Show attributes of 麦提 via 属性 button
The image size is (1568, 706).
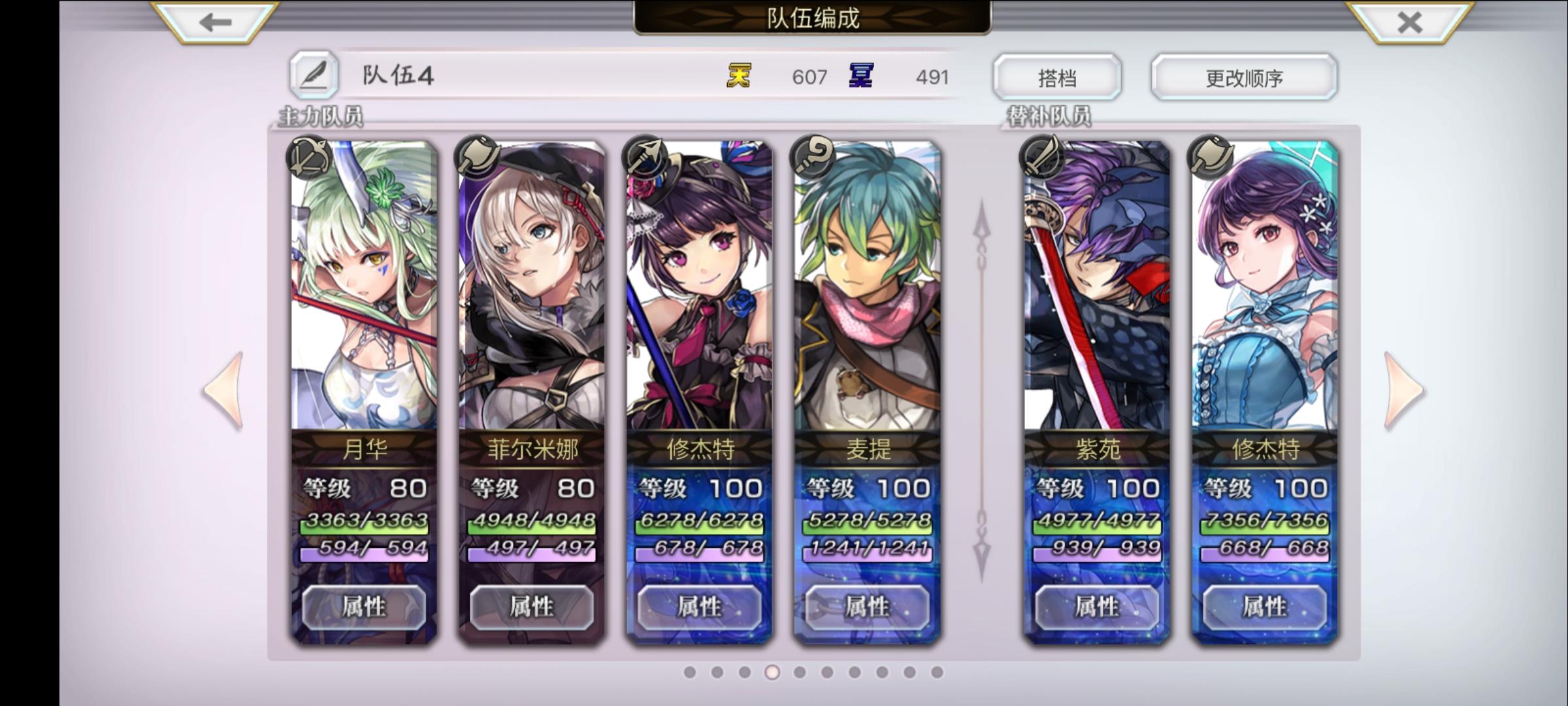869,607
